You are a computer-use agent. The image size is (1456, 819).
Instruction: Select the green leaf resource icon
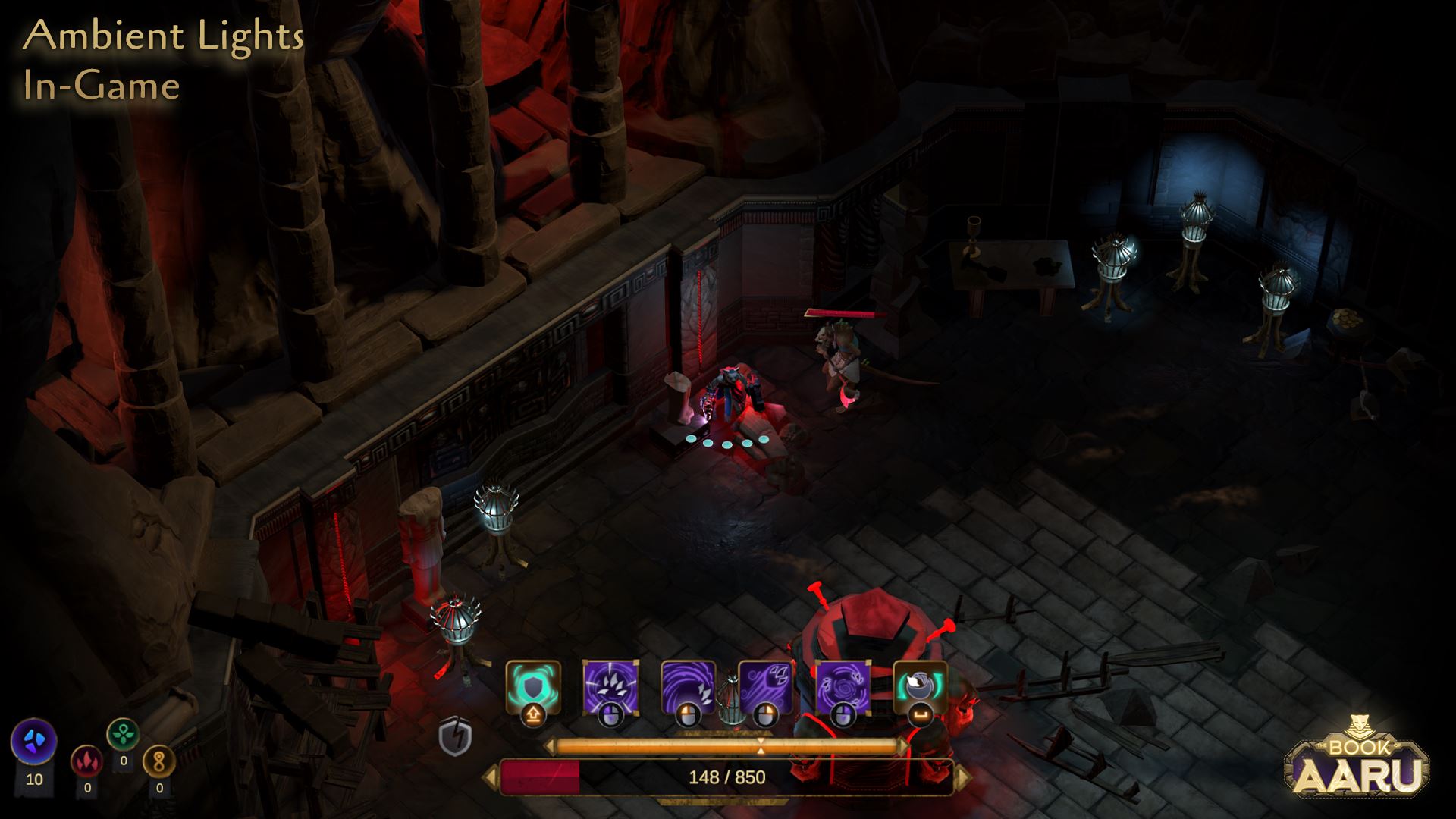(x=123, y=734)
